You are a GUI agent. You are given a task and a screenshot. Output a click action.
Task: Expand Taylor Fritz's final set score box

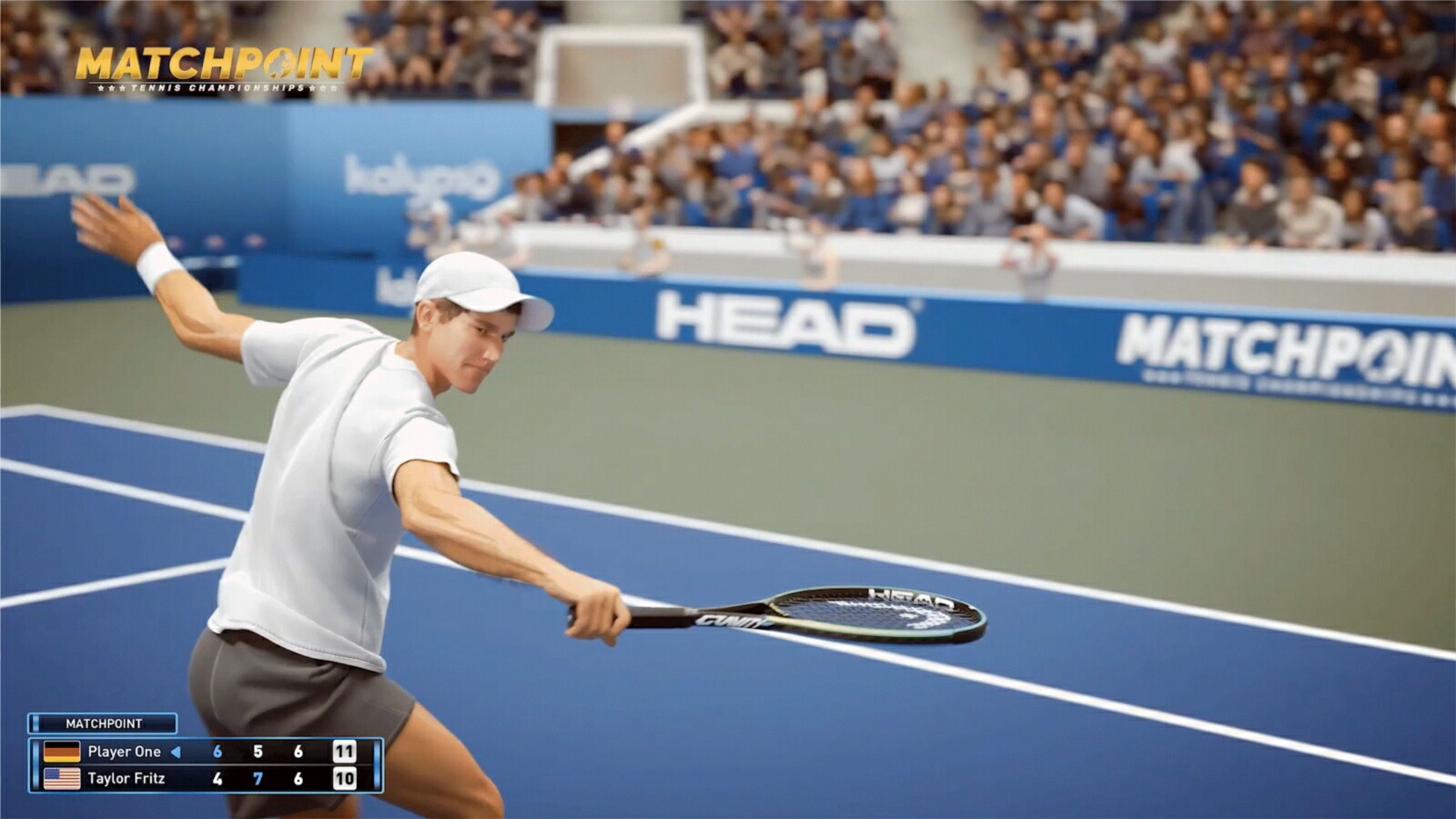click(x=344, y=779)
